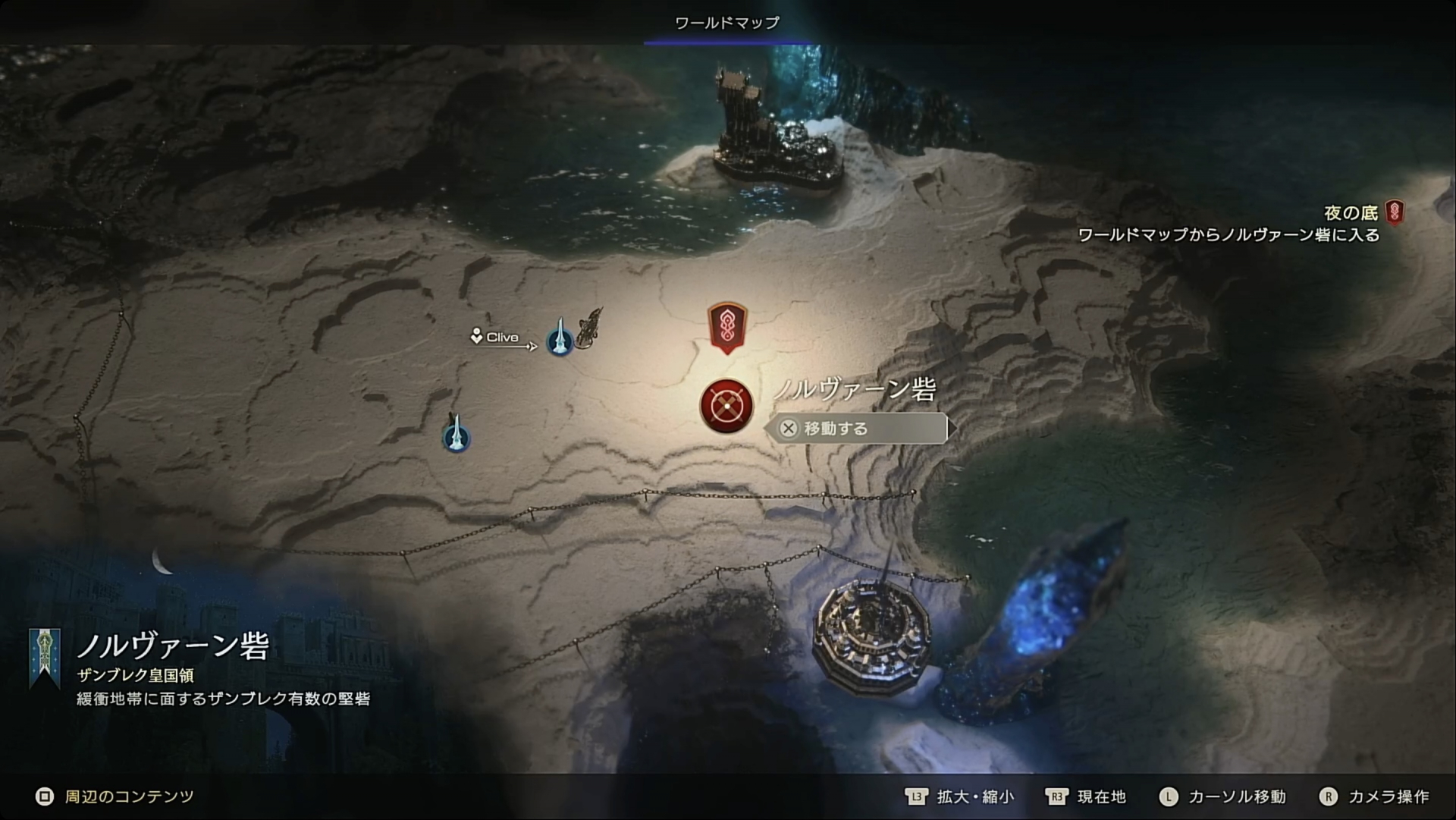
Task: Select the lone obelisk marker below Clive
Action: (456, 435)
